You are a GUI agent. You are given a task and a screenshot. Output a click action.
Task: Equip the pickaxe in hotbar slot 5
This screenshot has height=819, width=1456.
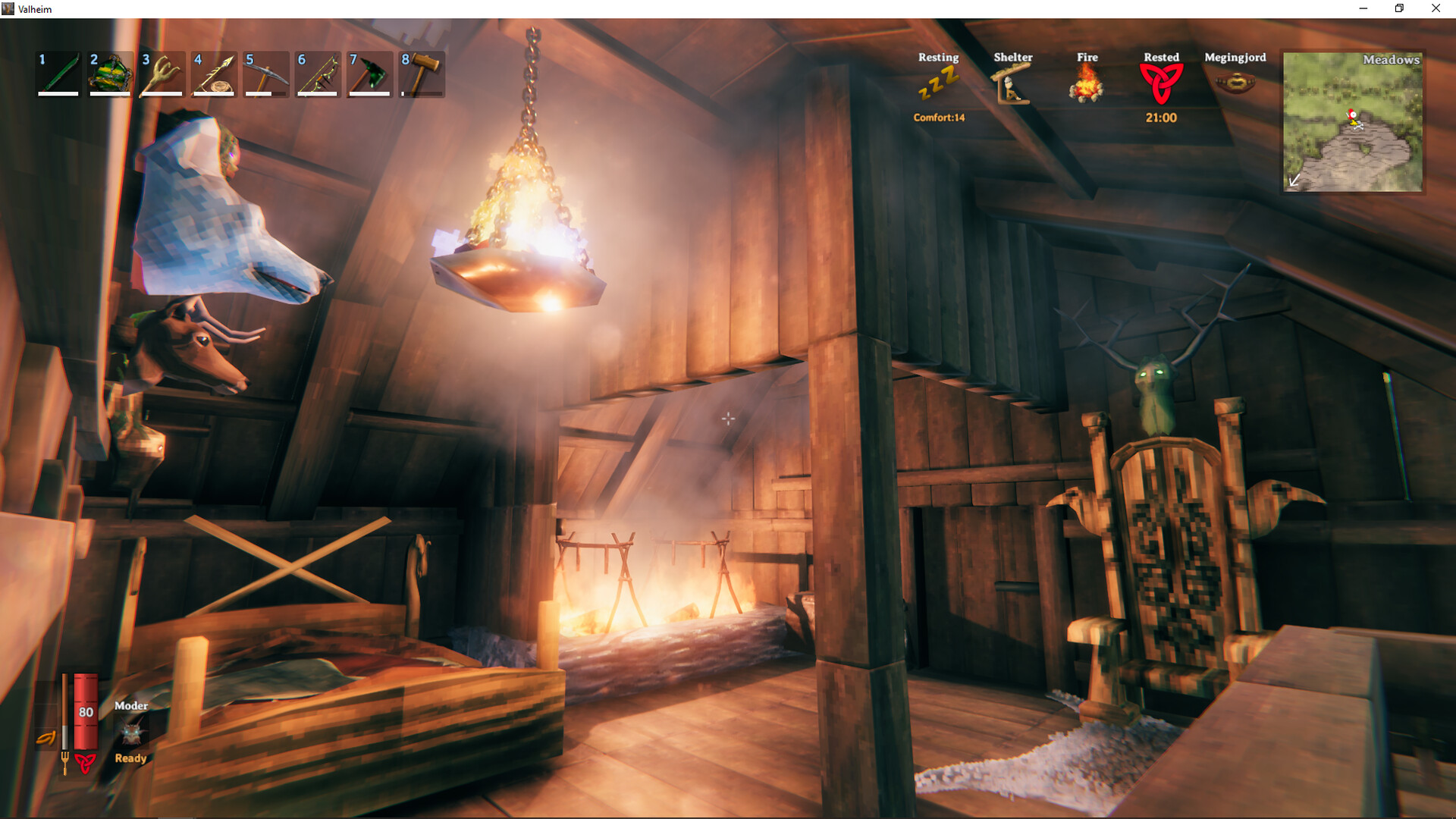click(x=265, y=74)
